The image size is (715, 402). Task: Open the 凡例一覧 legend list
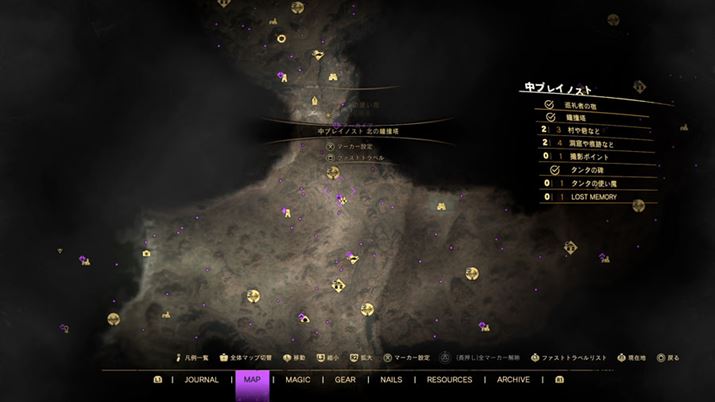point(194,357)
